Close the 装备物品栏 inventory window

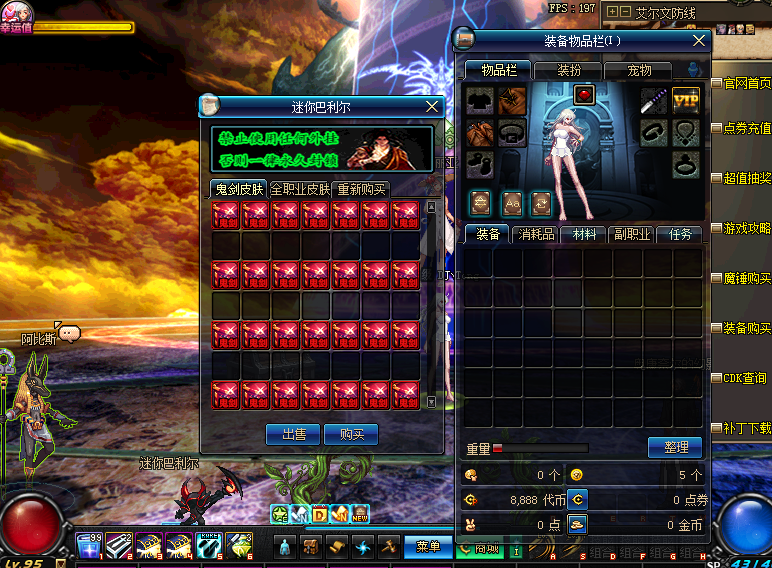[x=700, y=41]
